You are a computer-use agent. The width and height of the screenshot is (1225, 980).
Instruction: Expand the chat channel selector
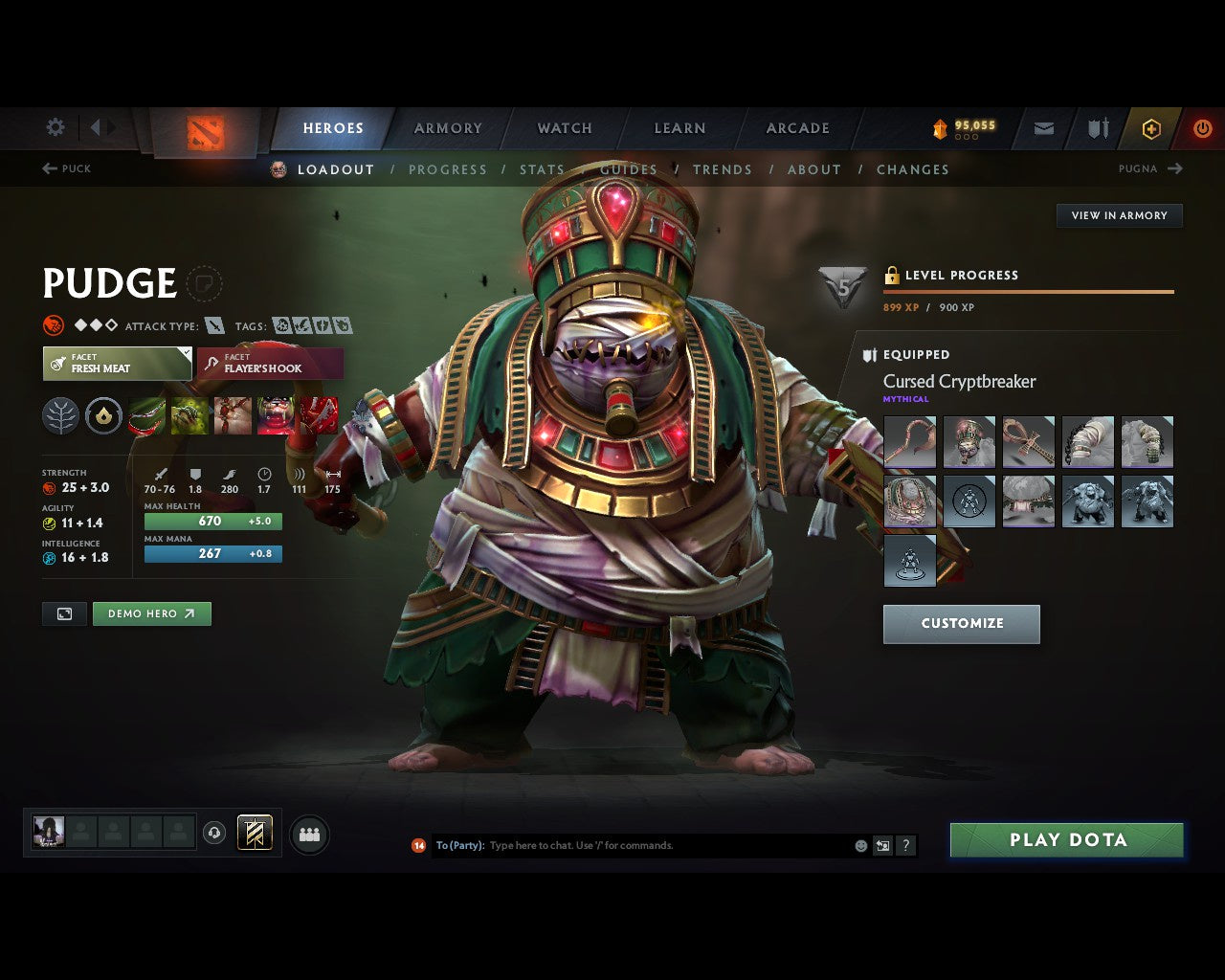pos(457,845)
